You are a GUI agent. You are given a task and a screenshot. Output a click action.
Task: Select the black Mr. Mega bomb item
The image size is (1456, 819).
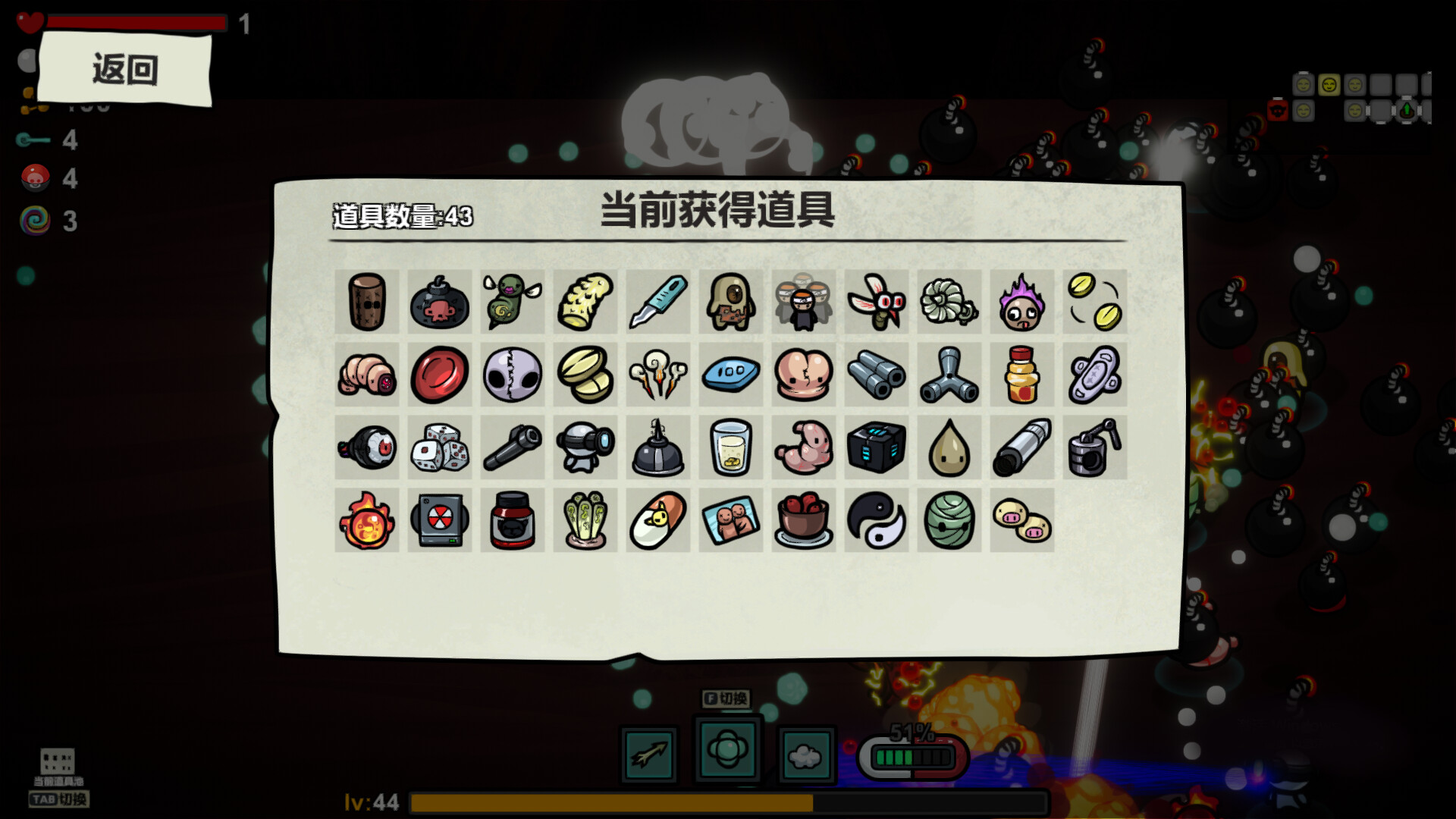click(x=439, y=302)
